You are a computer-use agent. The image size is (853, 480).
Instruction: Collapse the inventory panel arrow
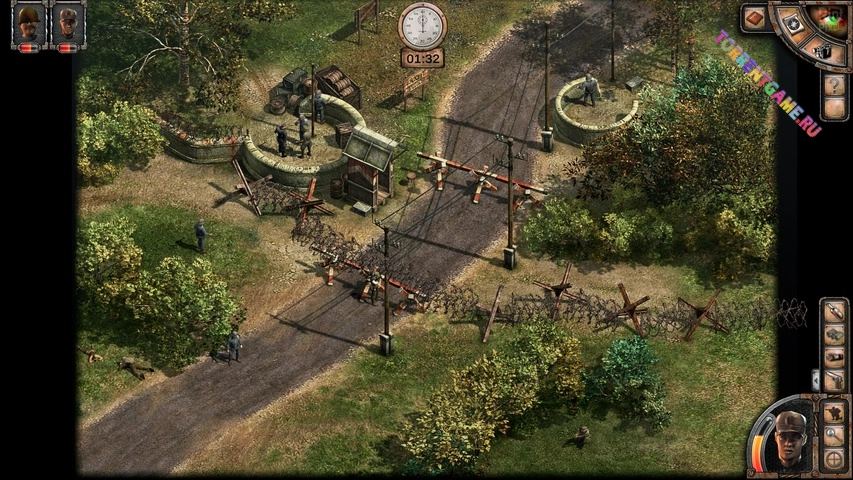(815, 379)
